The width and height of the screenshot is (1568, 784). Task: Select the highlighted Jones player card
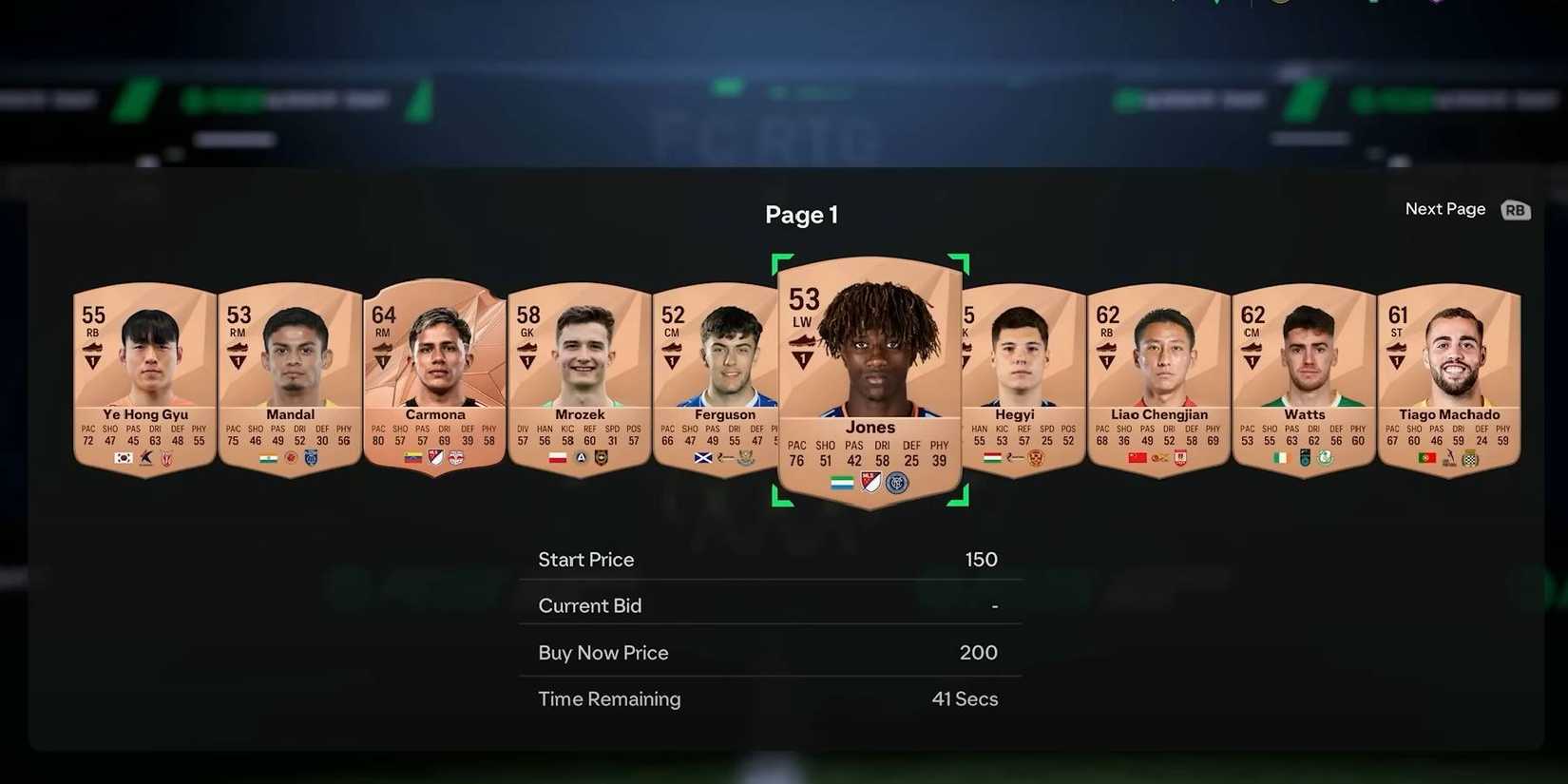pos(870,375)
